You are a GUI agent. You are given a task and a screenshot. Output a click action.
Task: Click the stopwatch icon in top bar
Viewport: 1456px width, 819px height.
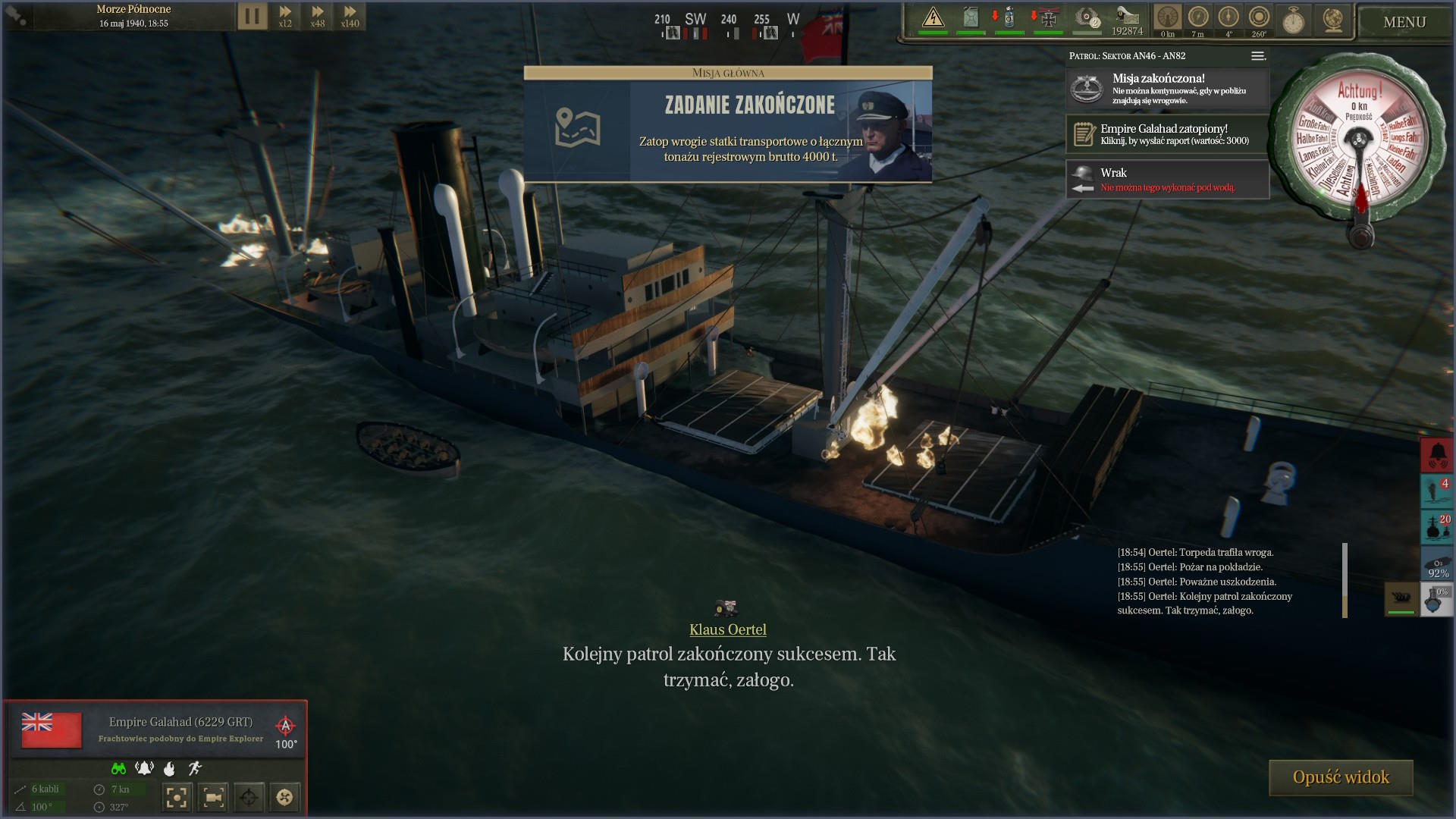point(1293,20)
